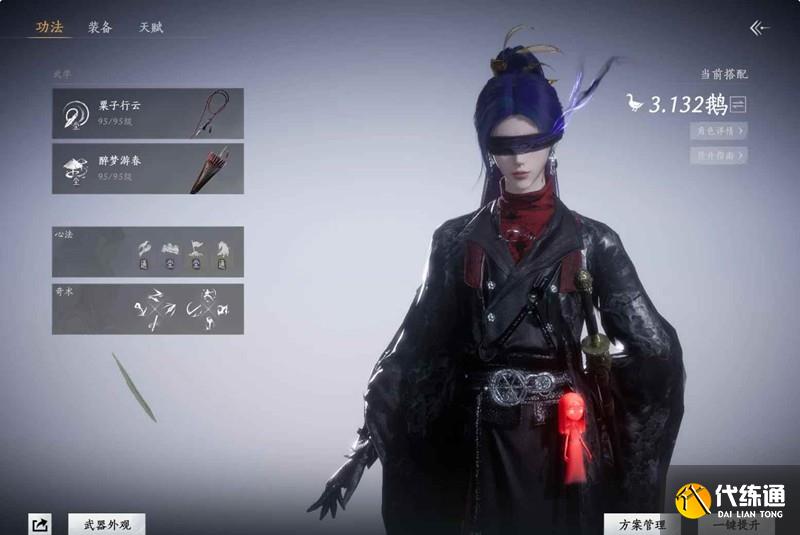
Task: Activate the 一键提升 one-click upgrade button
Action: (734, 523)
